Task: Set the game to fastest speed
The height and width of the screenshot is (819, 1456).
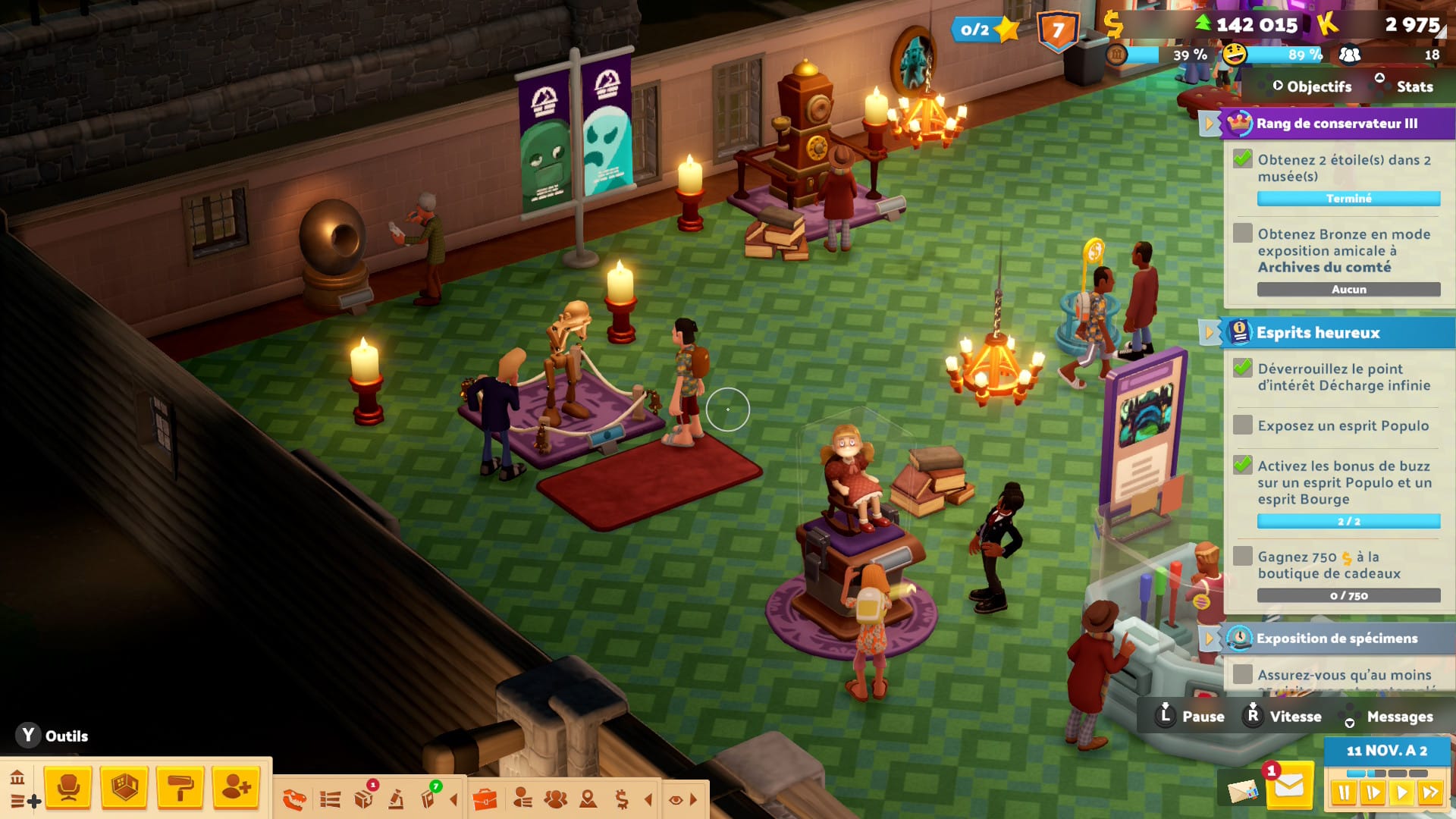Action: pyautogui.click(x=1430, y=793)
